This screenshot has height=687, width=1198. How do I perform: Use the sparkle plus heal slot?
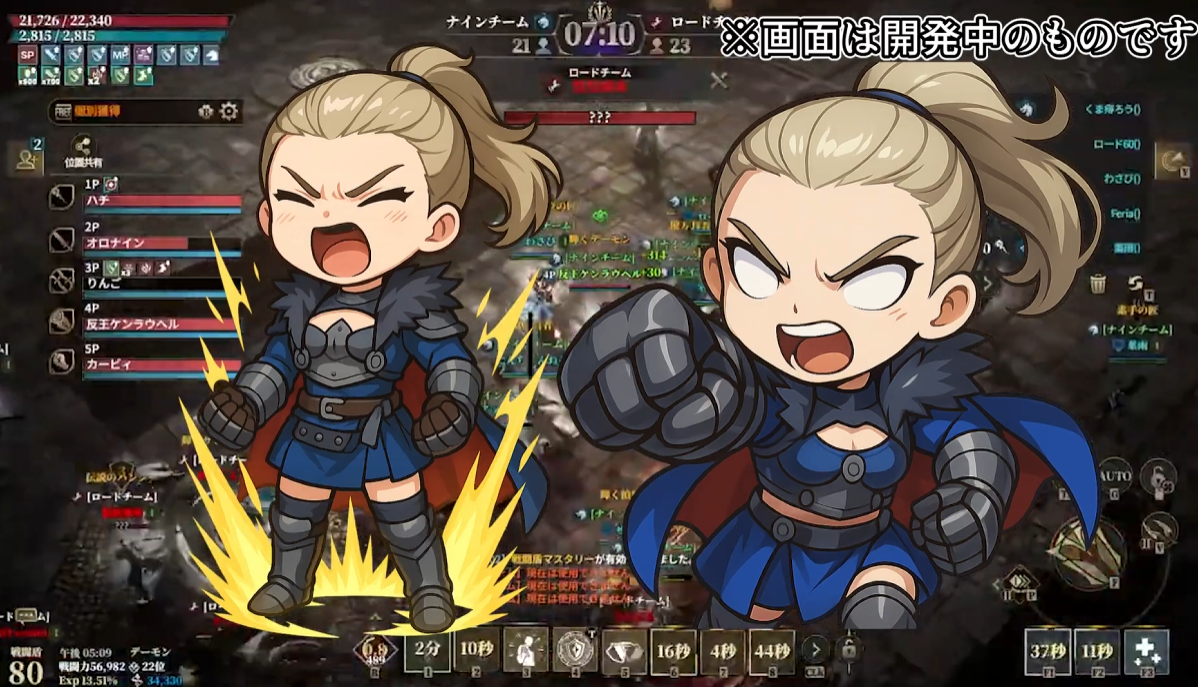(x=1146, y=650)
